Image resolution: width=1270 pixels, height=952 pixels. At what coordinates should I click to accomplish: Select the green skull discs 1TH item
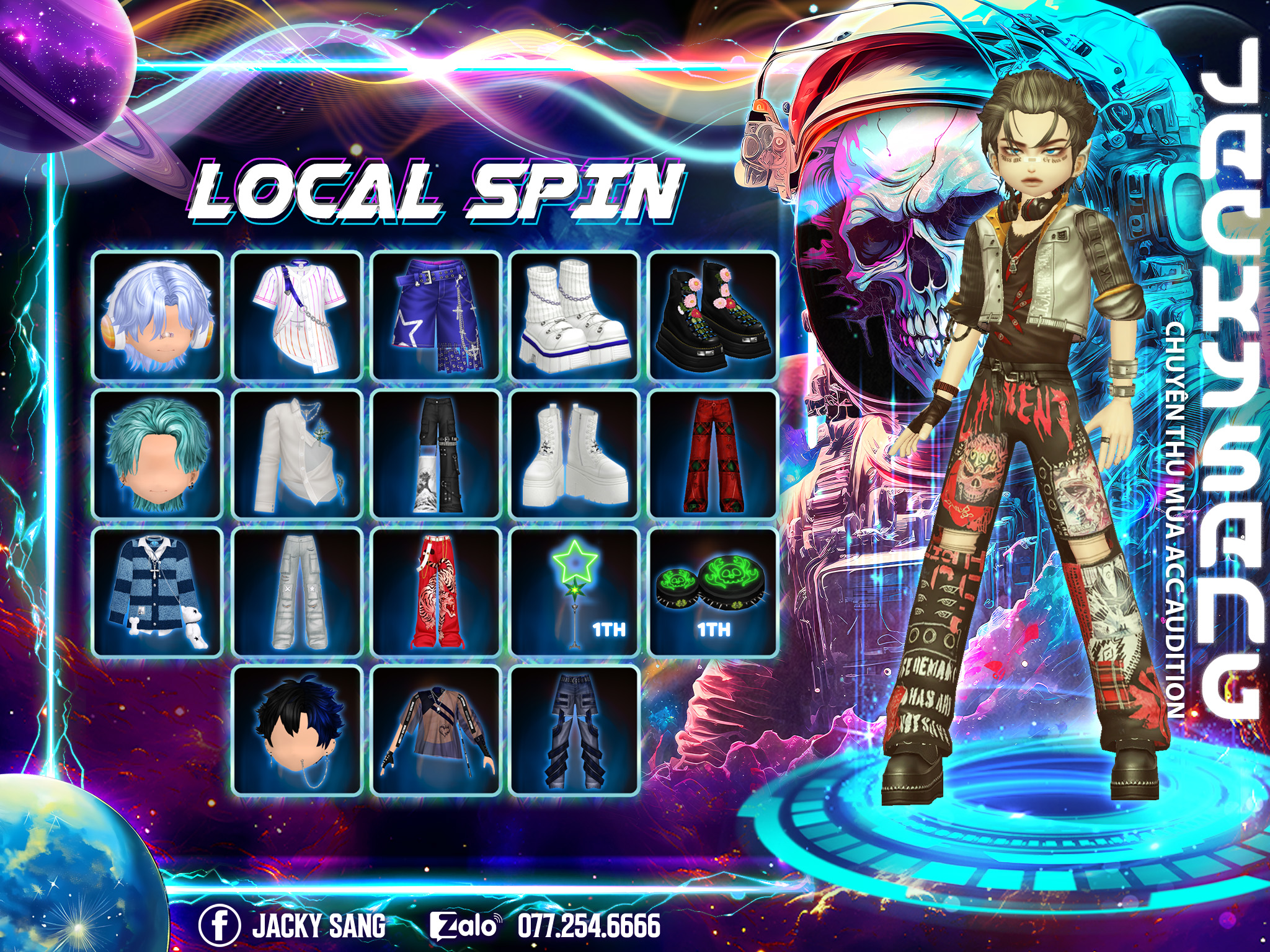click(x=713, y=592)
